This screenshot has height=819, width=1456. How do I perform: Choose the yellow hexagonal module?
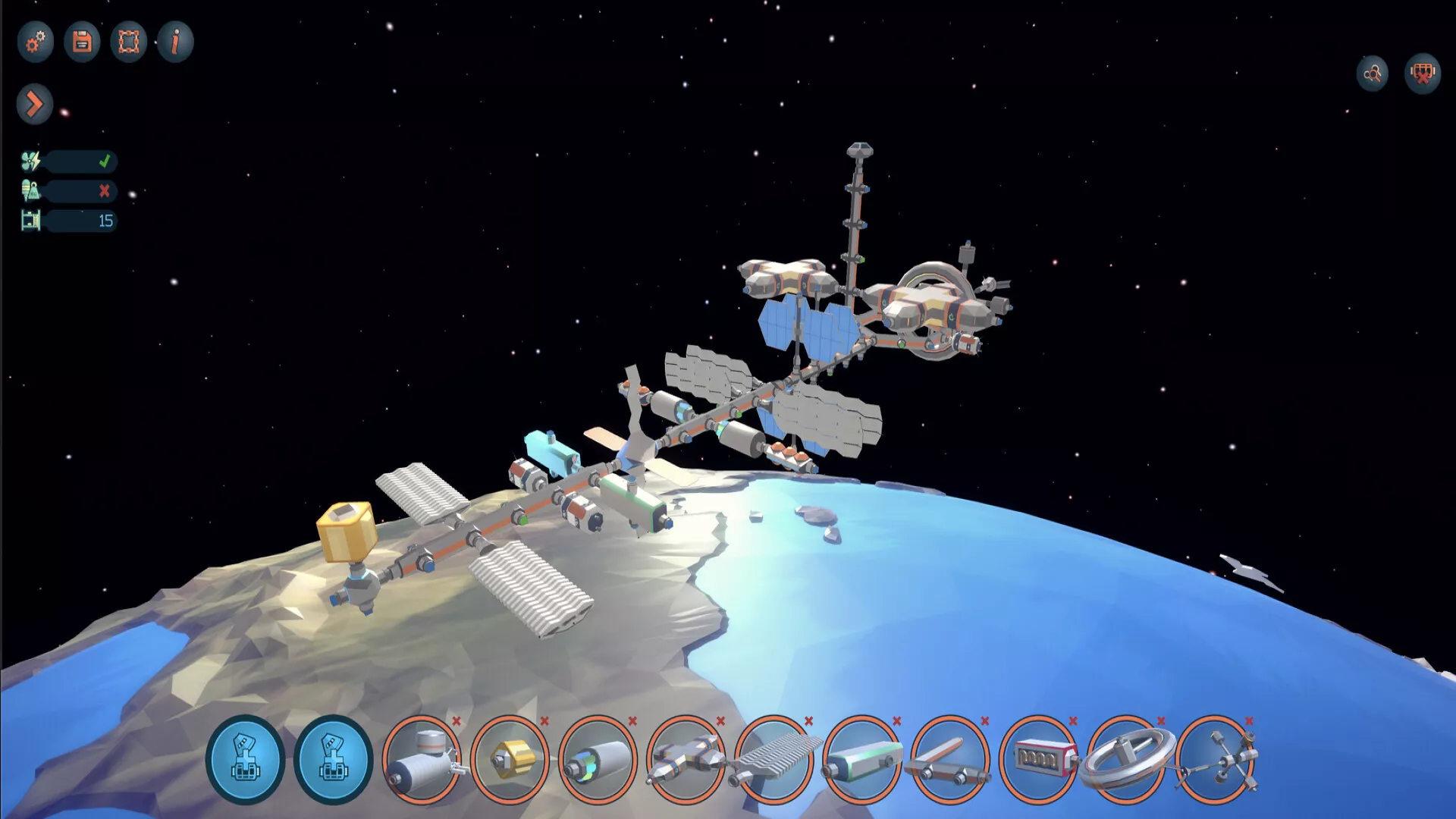pyautogui.click(x=510, y=759)
